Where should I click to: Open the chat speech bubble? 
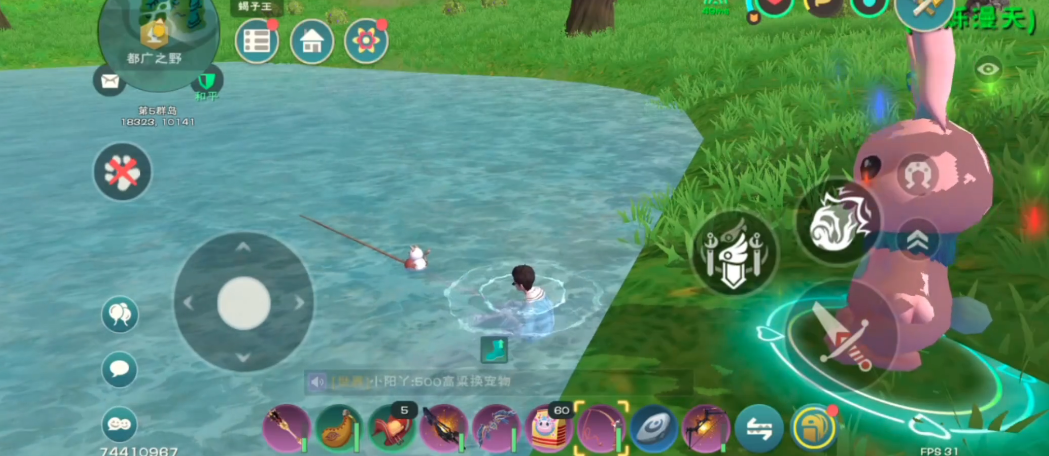tap(120, 369)
